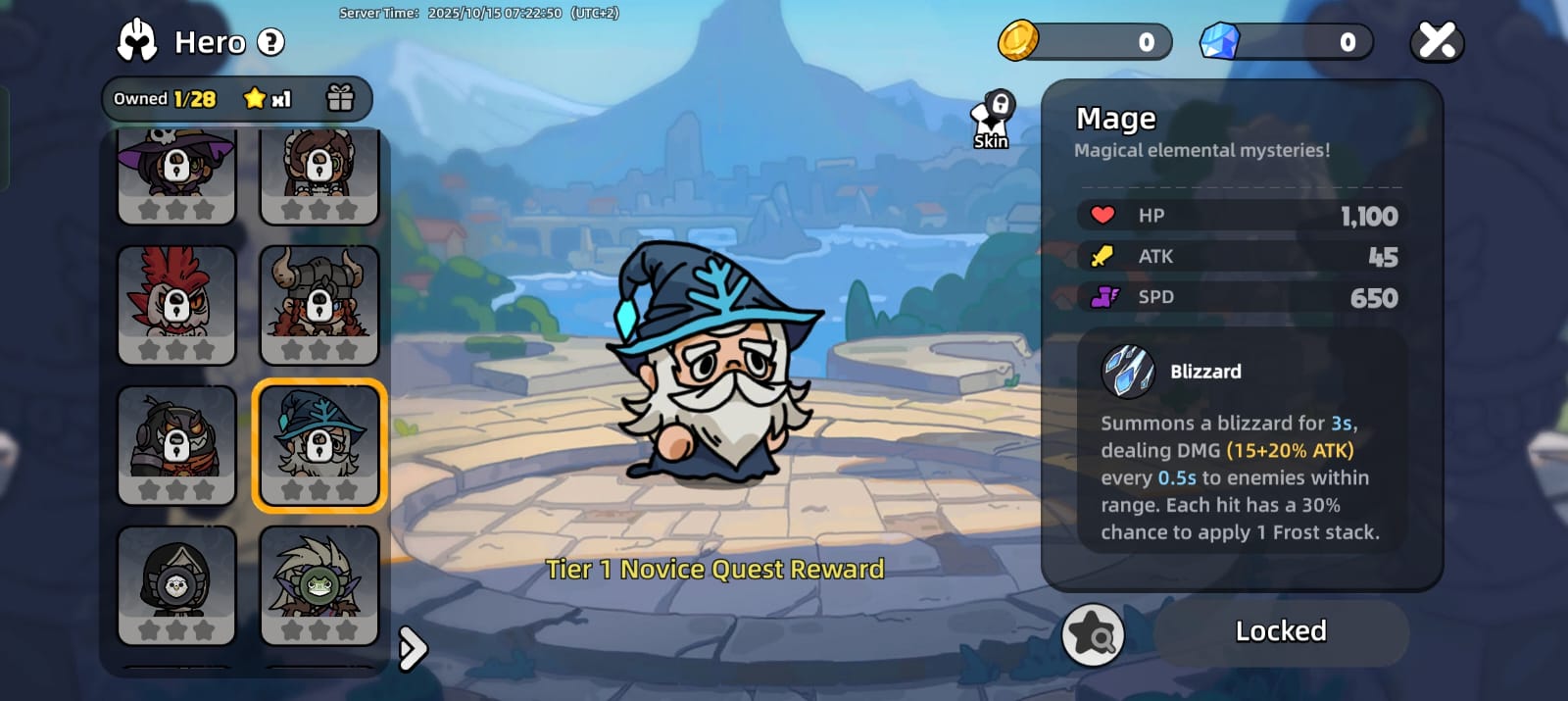Choose the horned helmet viking hero

318,305
